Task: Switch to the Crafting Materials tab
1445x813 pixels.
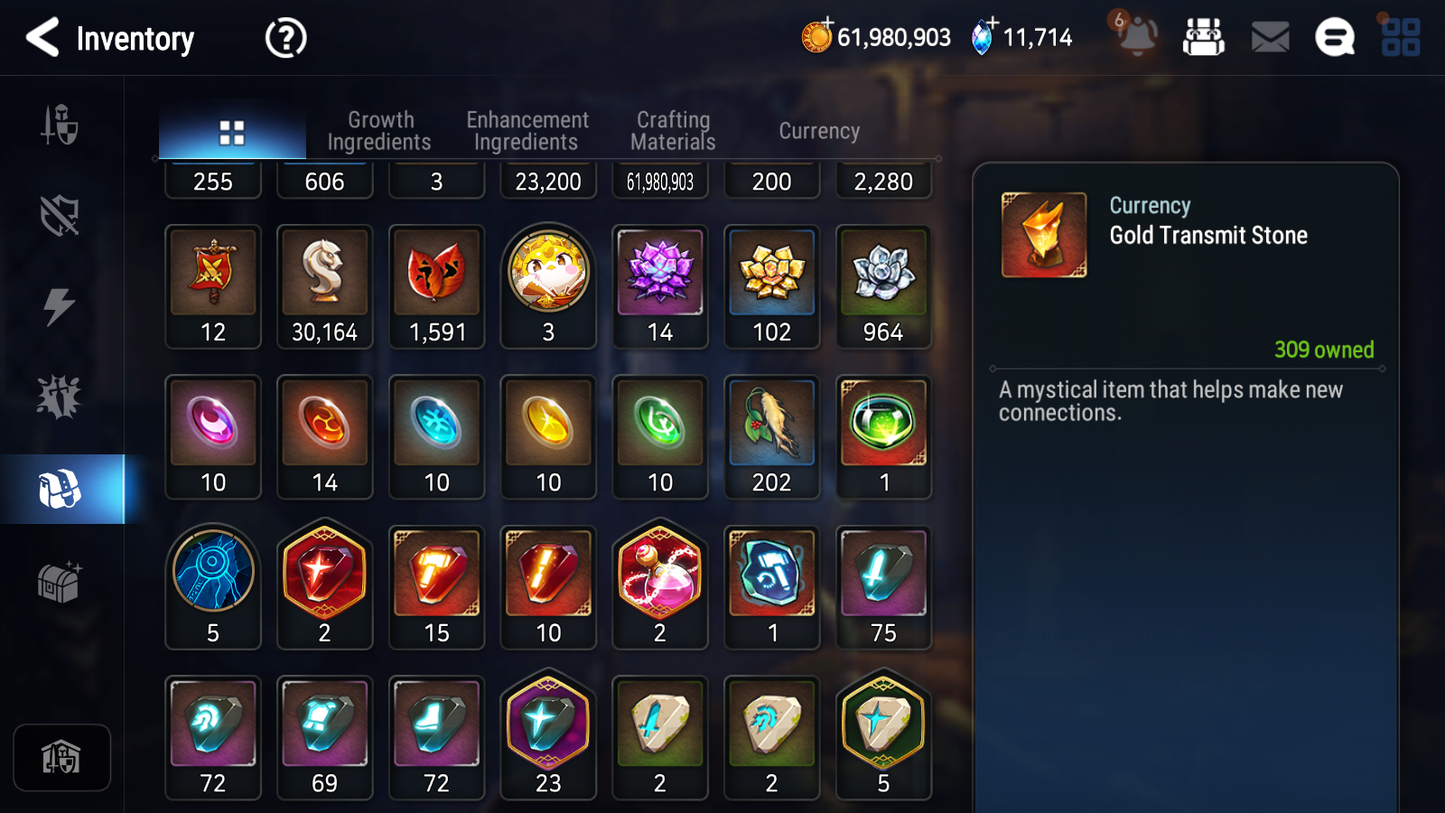Action: point(672,130)
